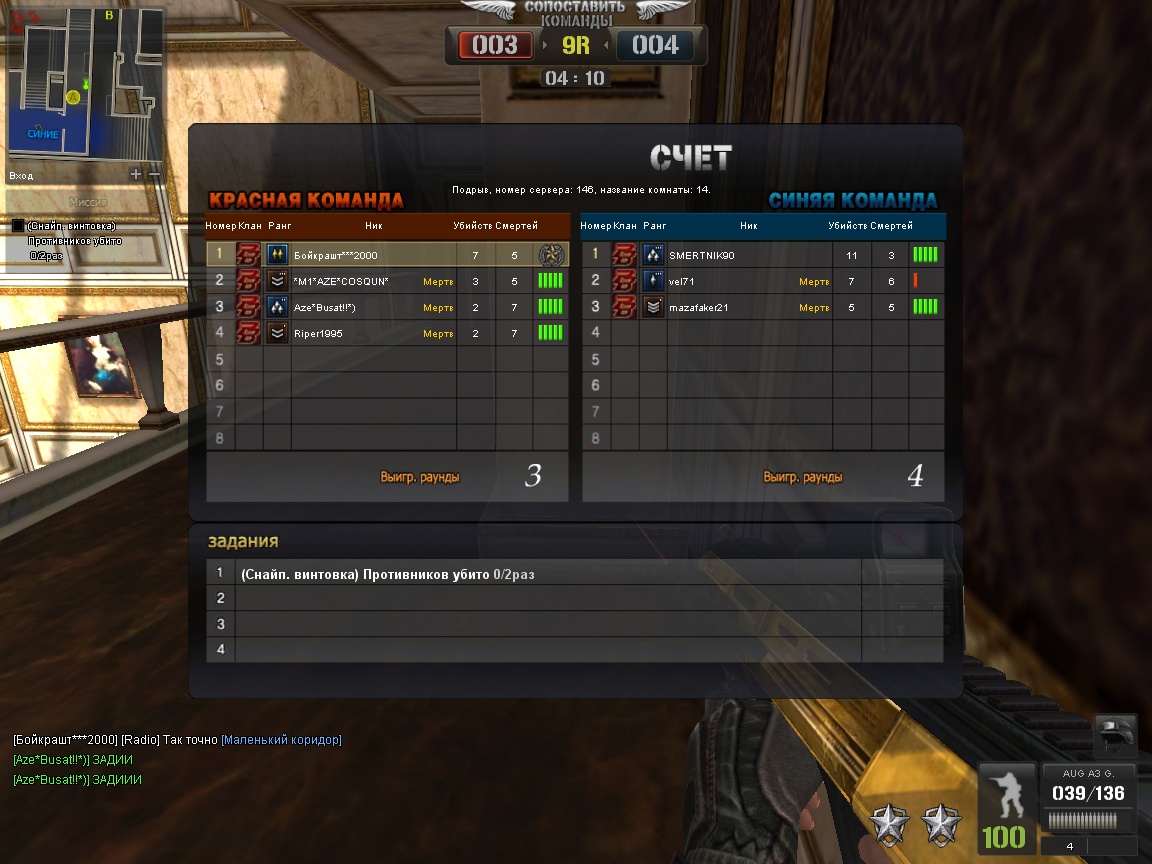This screenshot has height=864, width=1152.
Task: Click the sniper rifle task in задания list
Action: (548, 574)
